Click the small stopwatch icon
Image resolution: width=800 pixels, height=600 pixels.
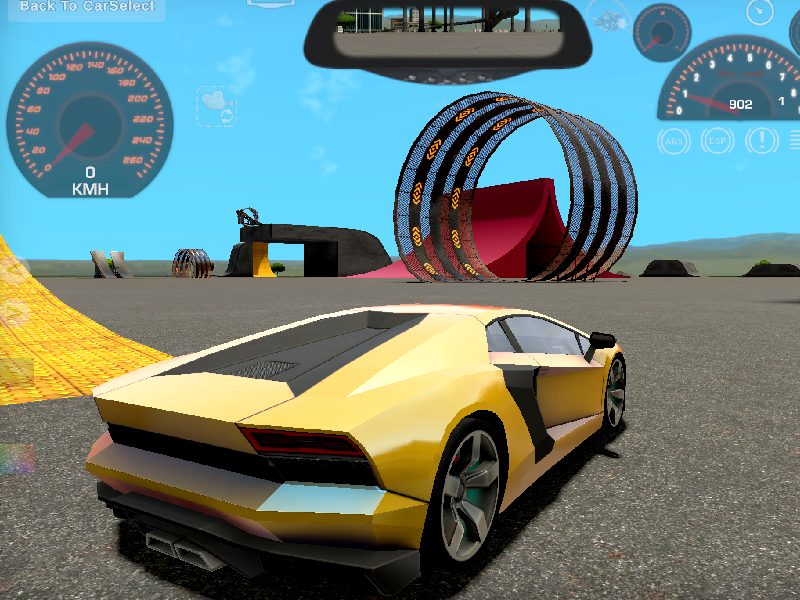pyautogui.click(x=760, y=12)
